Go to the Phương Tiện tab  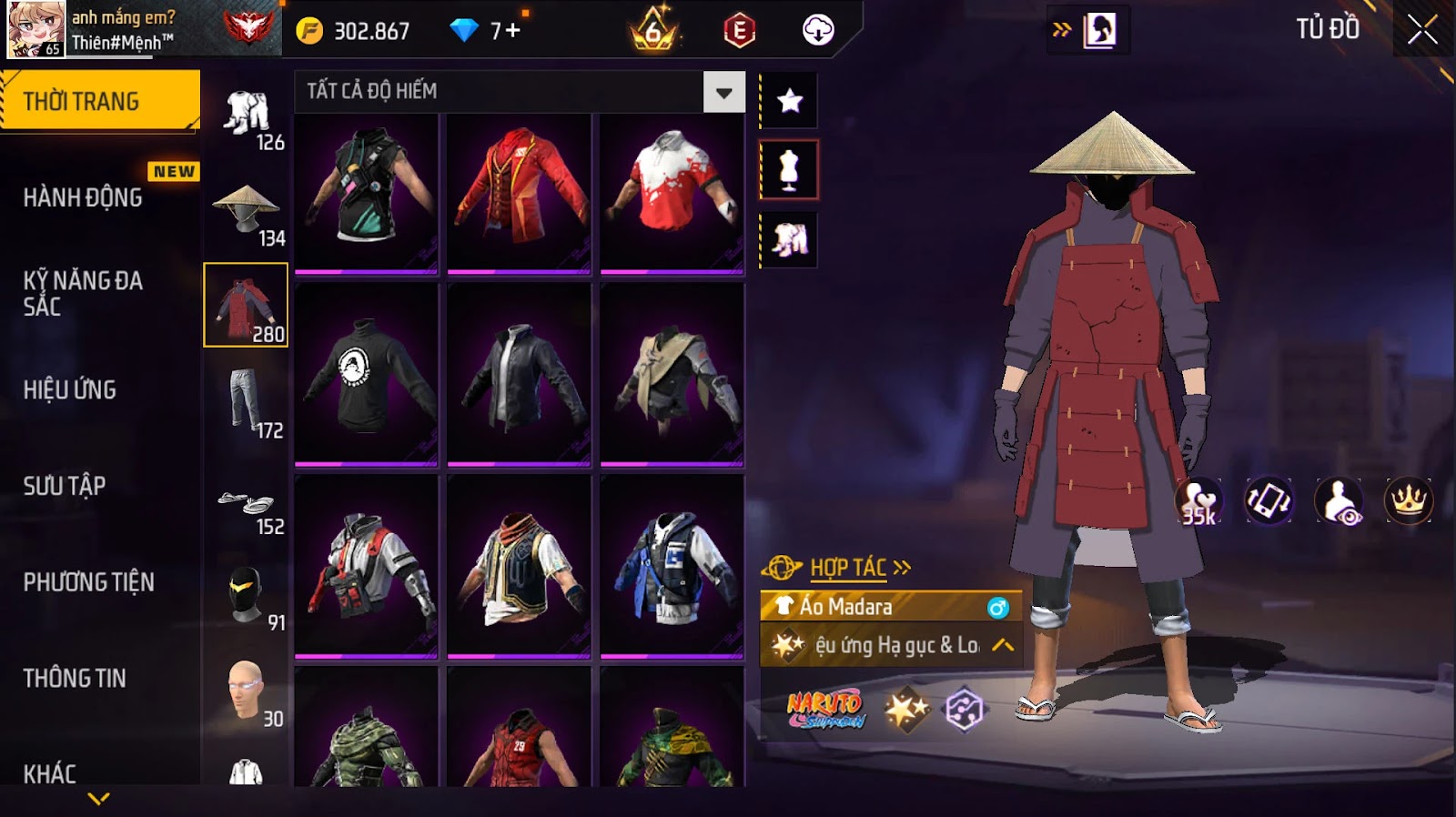[x=88, y=582]
